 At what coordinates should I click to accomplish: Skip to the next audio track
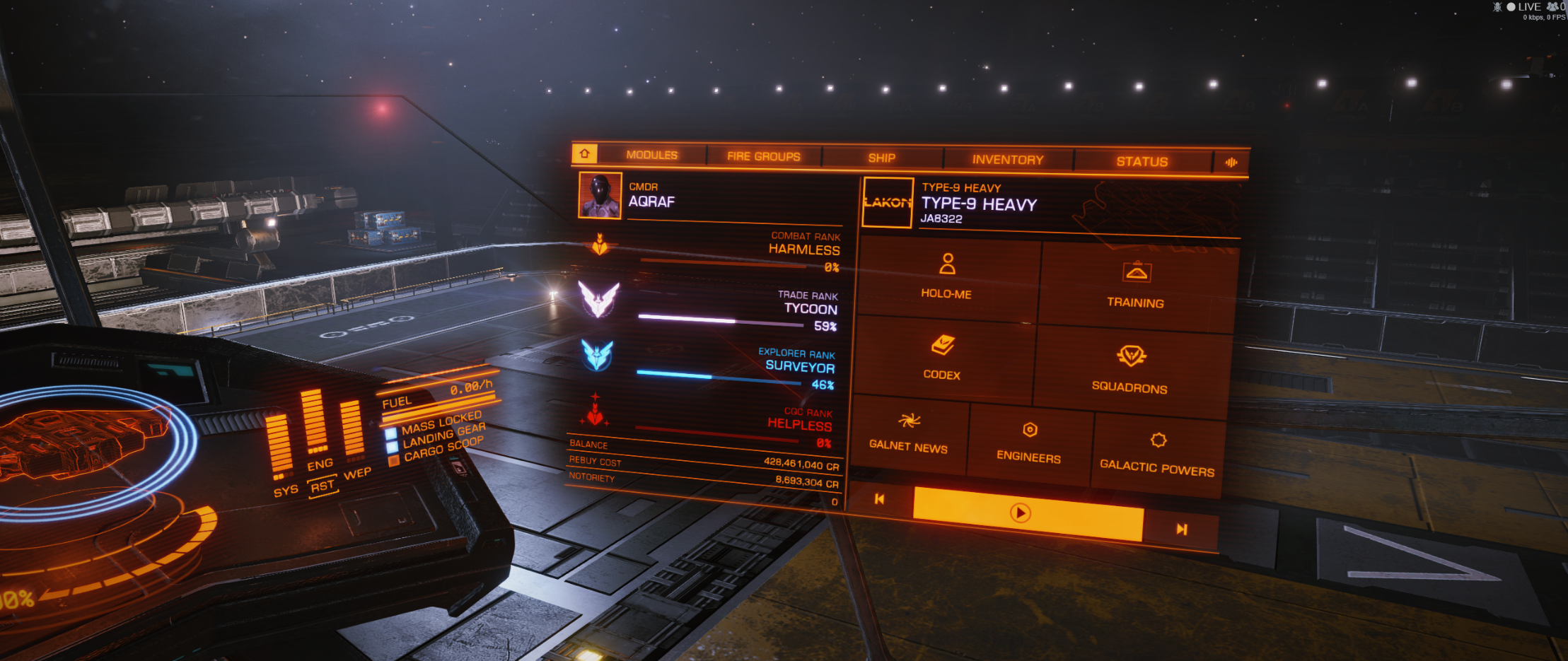1181,530
